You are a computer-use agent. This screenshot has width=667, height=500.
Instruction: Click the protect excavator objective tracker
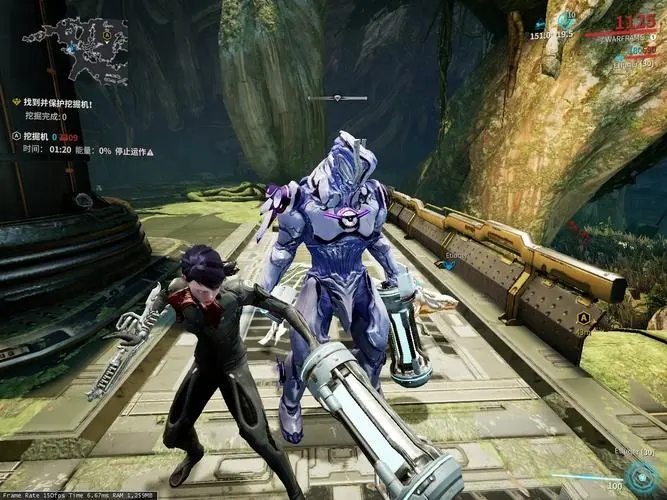click(x=58, y=103)
